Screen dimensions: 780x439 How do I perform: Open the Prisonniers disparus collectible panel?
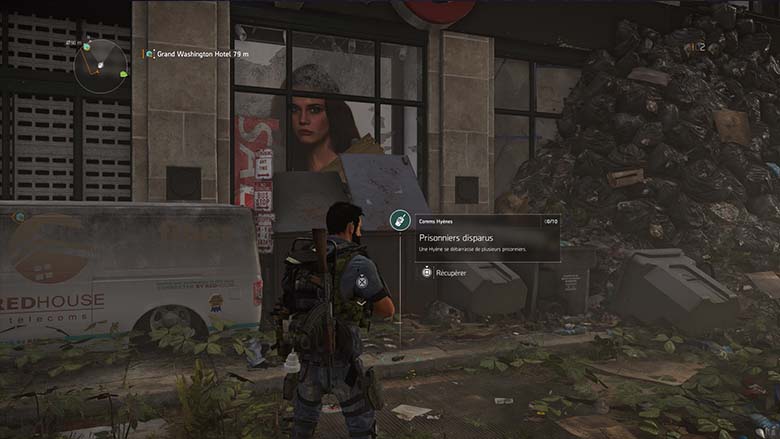(487, 239)
